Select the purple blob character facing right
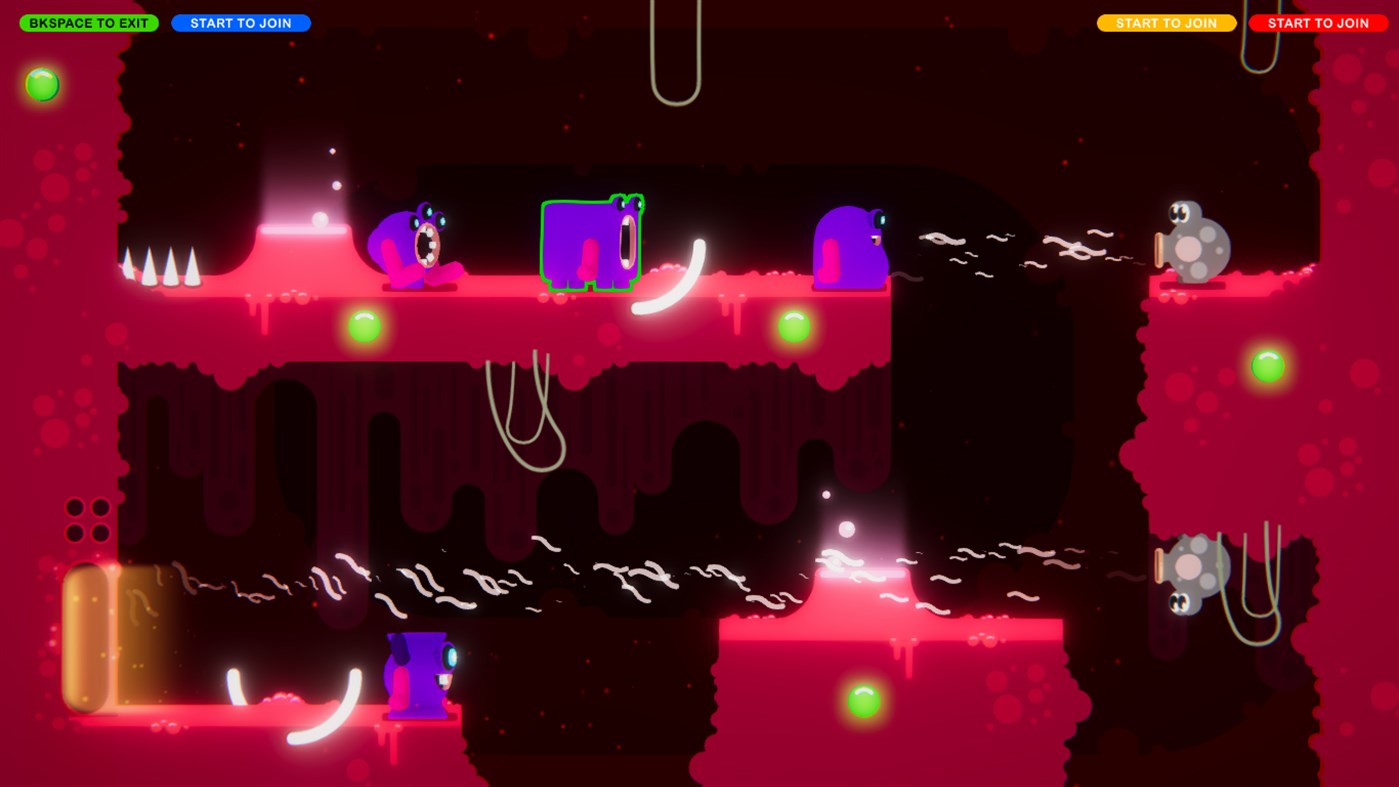The height and width of the screenshot is (787, 1399). tap(849, 247)
